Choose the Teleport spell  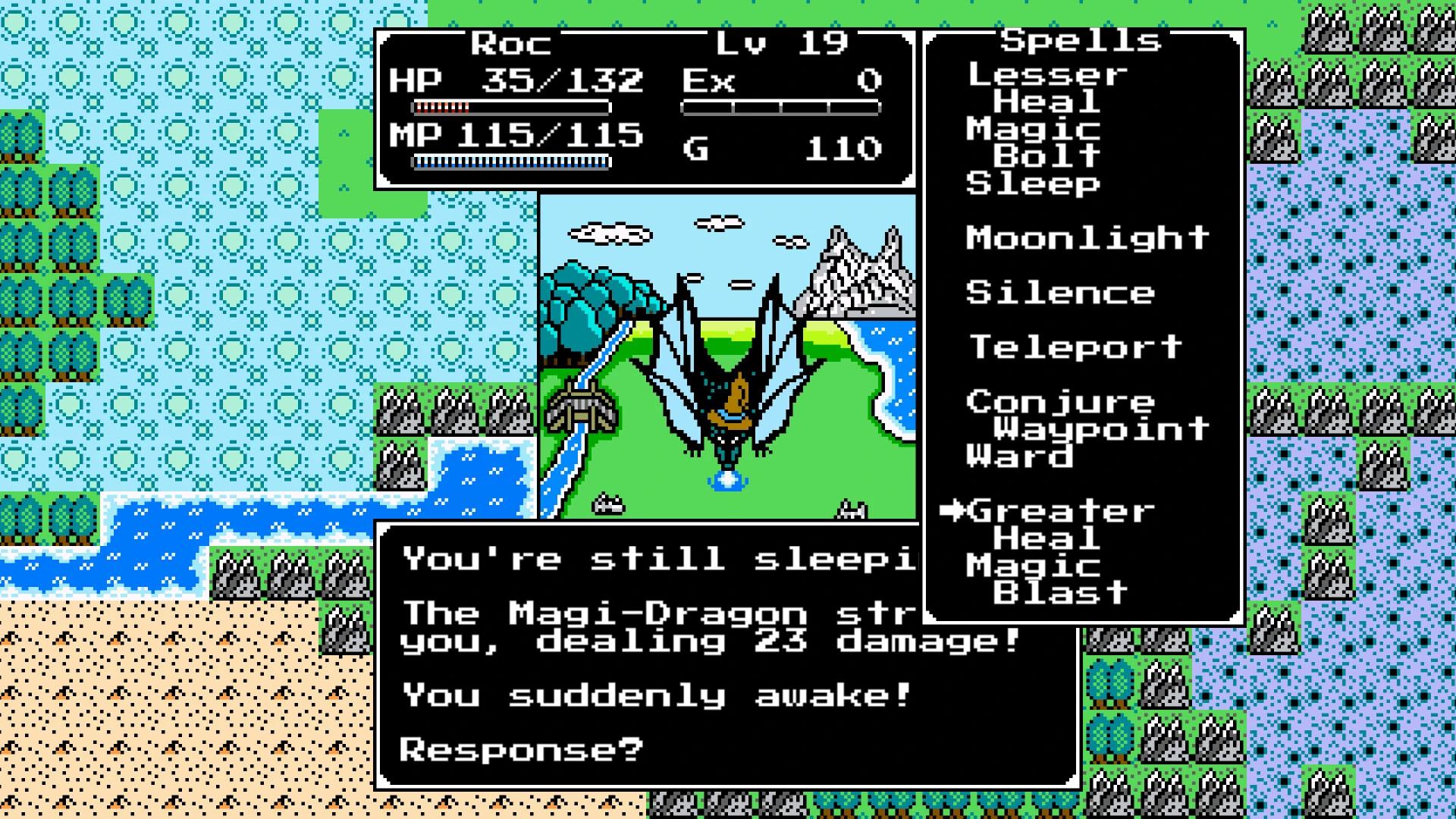pos(1073,347)
